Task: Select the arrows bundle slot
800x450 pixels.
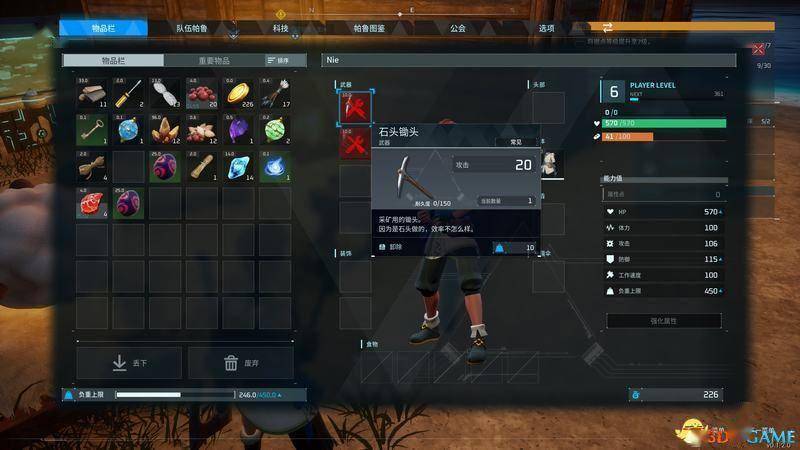Action: tap(275, 93)
